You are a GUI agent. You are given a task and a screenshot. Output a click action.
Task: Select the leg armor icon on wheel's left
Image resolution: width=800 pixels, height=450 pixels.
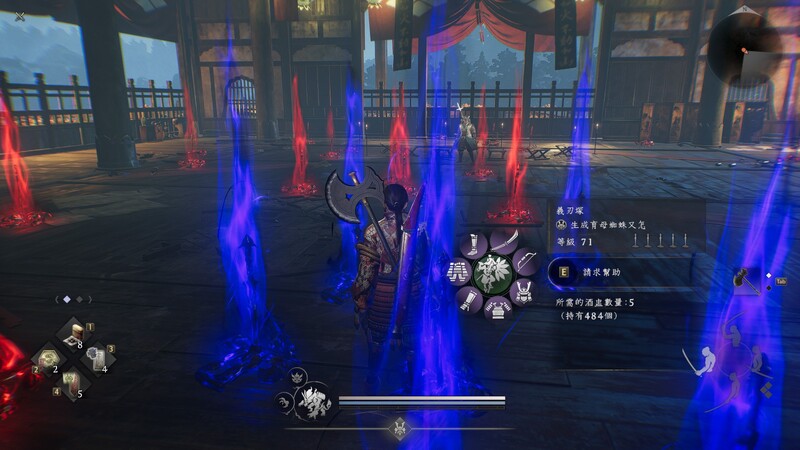point(458,271)
